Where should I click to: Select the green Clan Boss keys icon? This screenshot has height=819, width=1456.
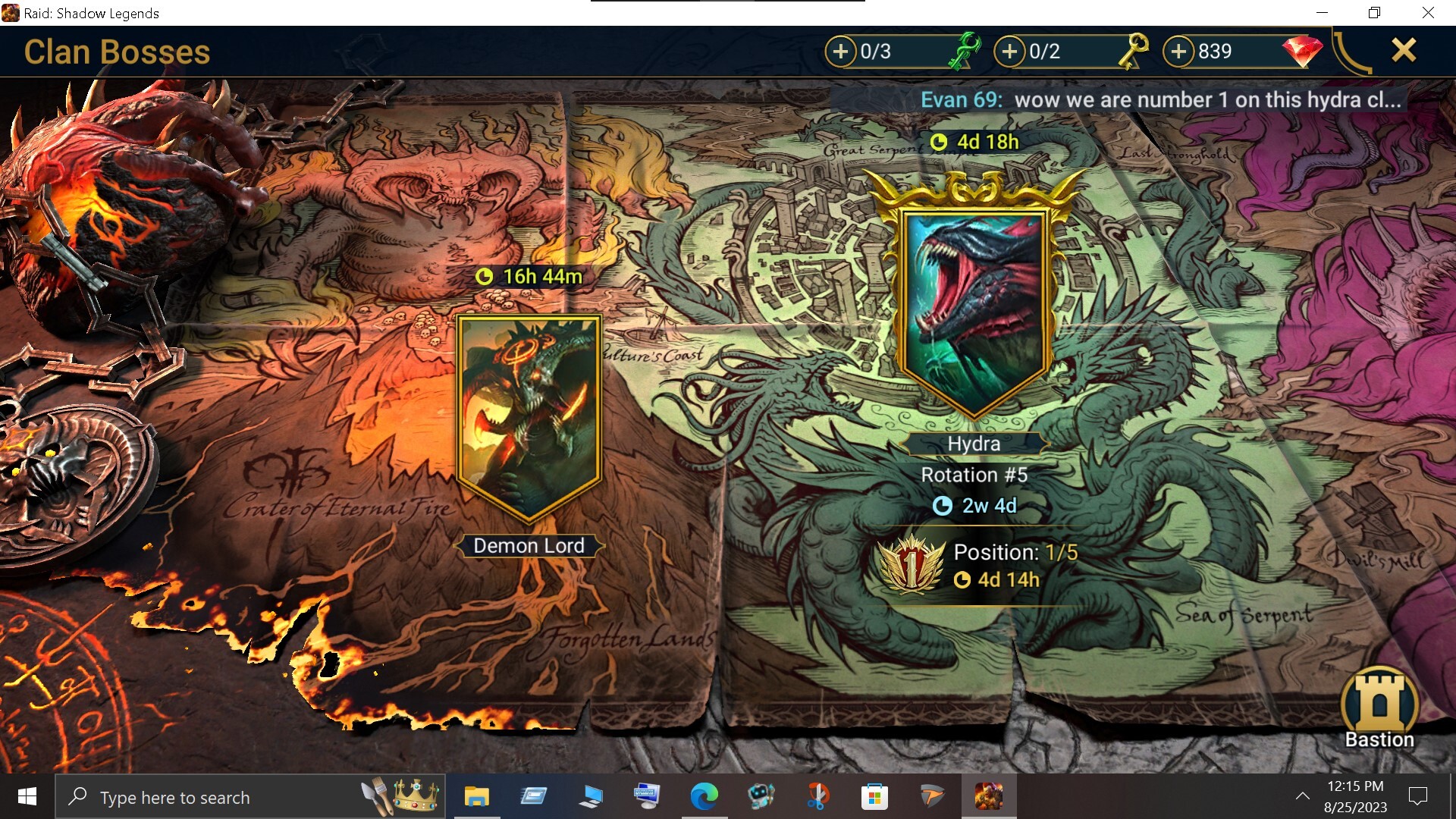(965, 52)
